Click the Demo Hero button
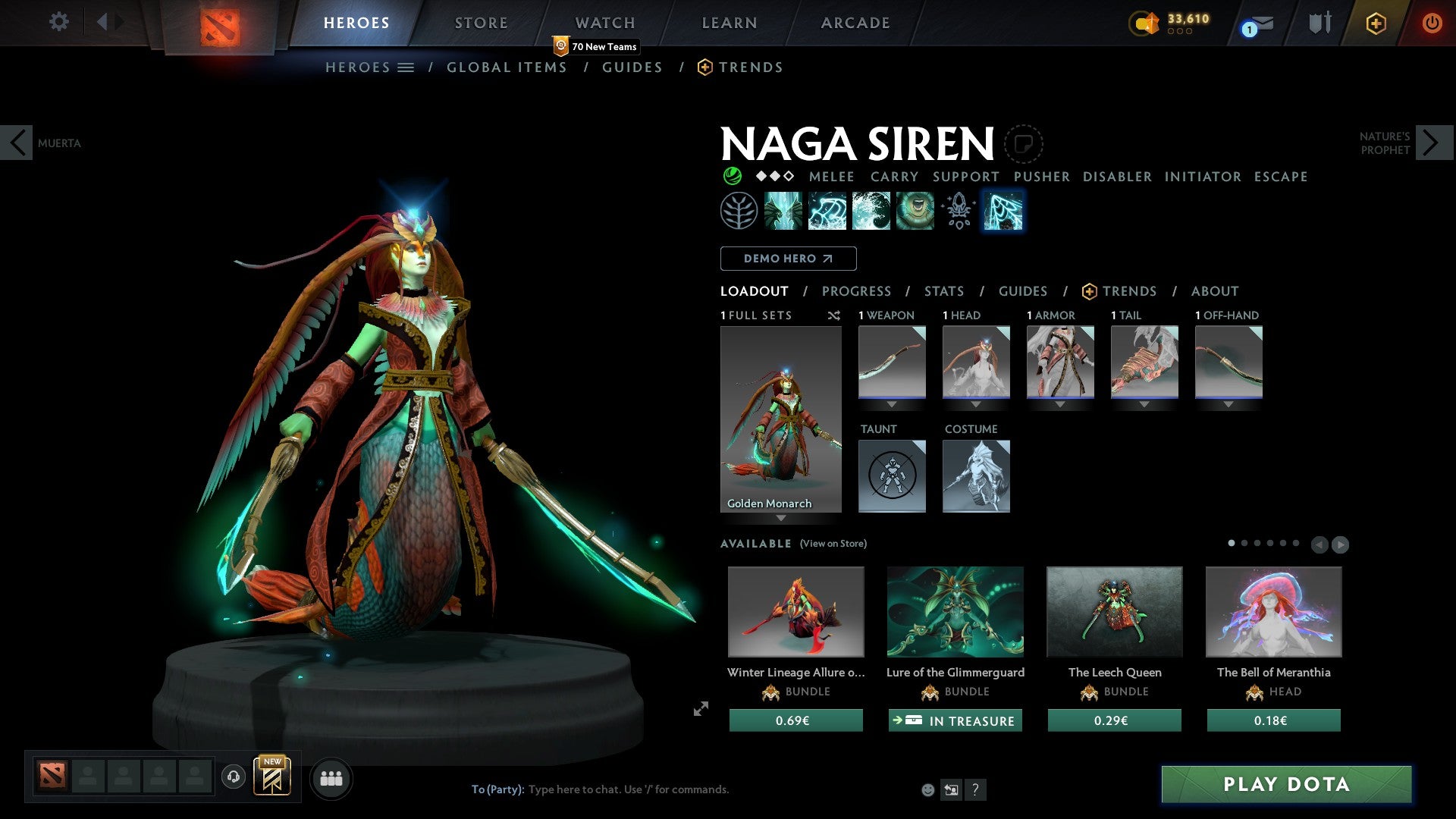This screenshot has height=819, width=1456. click(x=787, y=259)
